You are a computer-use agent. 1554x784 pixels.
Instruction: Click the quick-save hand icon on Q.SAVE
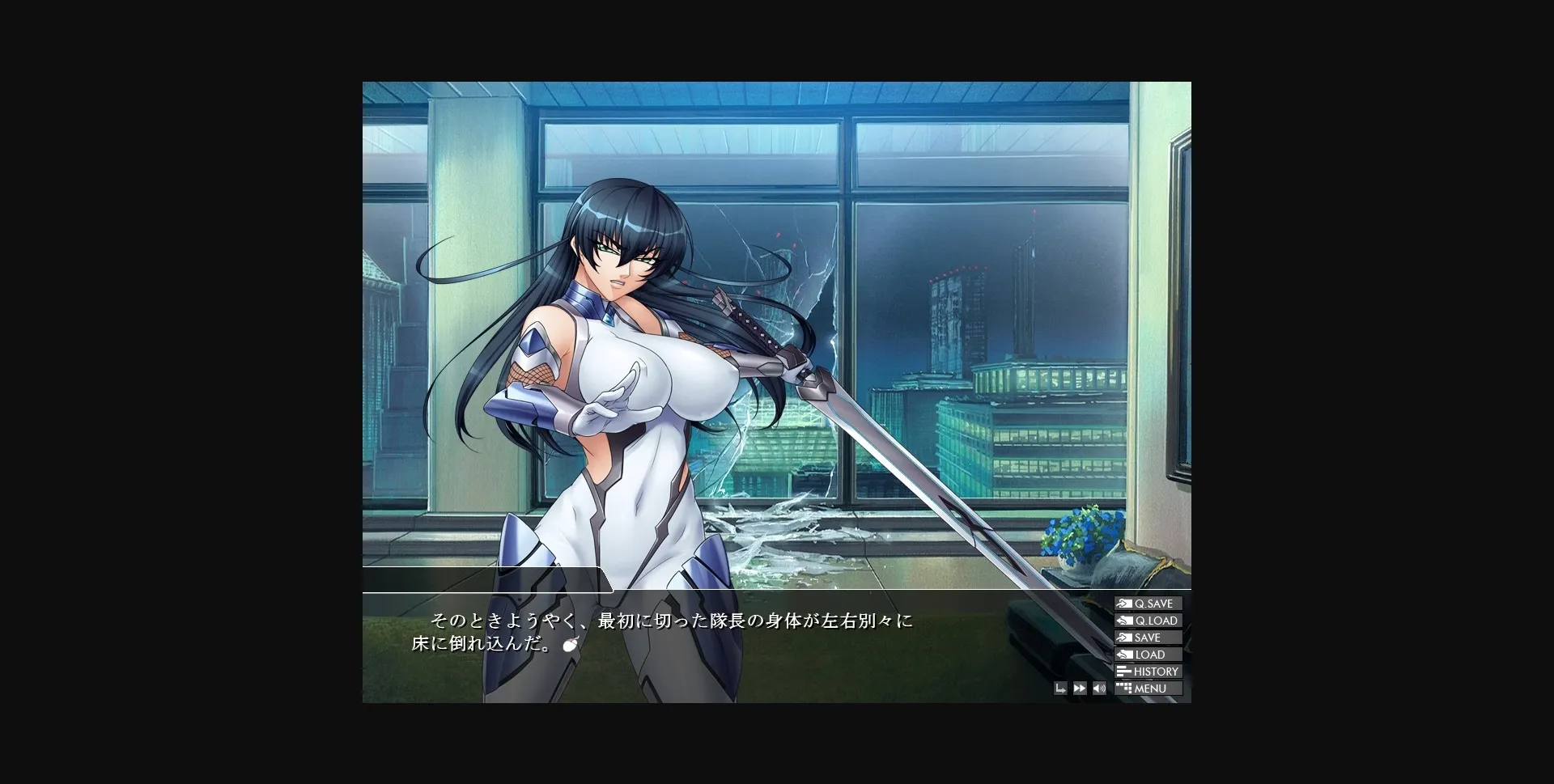pos(1124,603)
